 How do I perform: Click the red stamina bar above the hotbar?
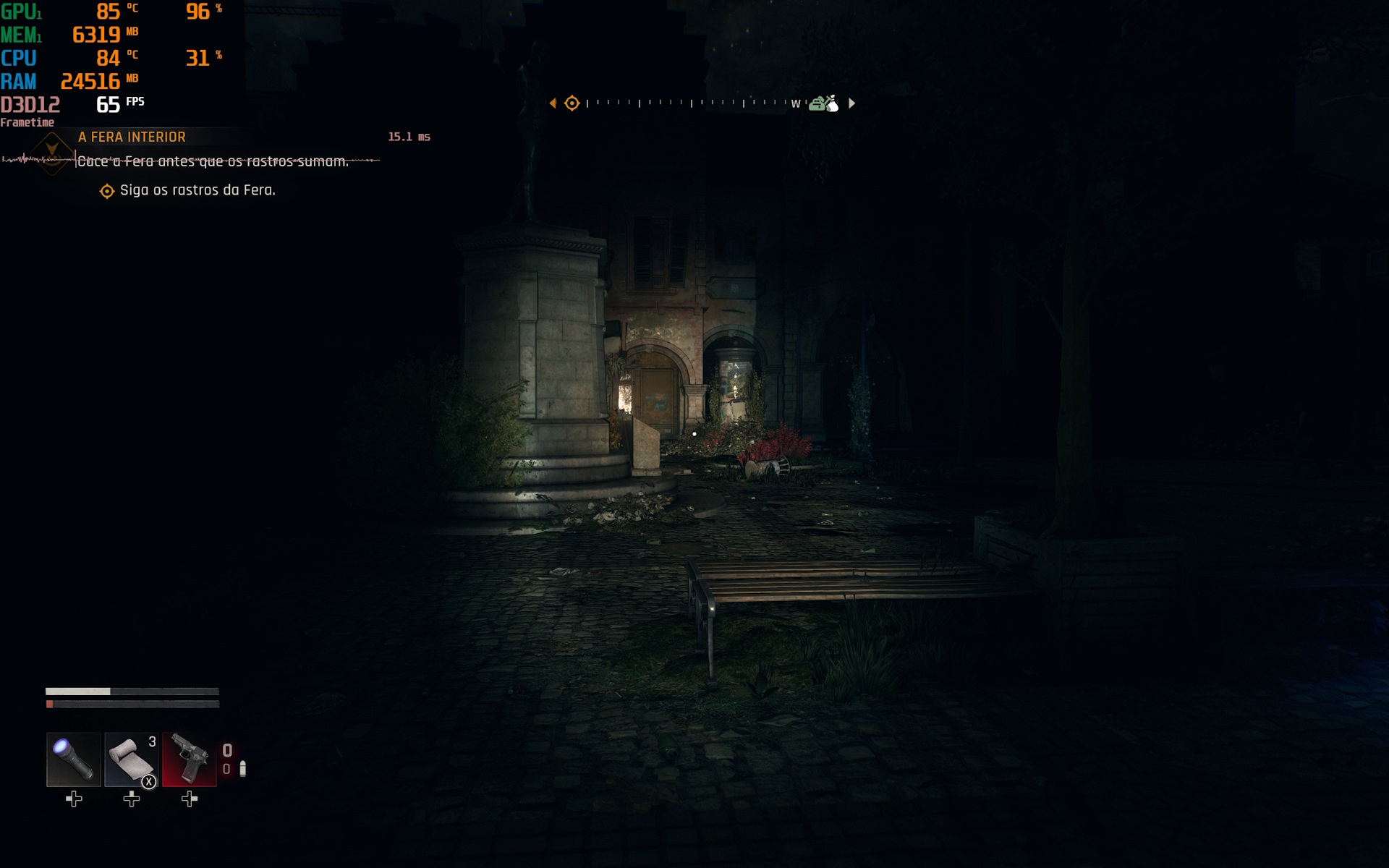pos(132,703)
